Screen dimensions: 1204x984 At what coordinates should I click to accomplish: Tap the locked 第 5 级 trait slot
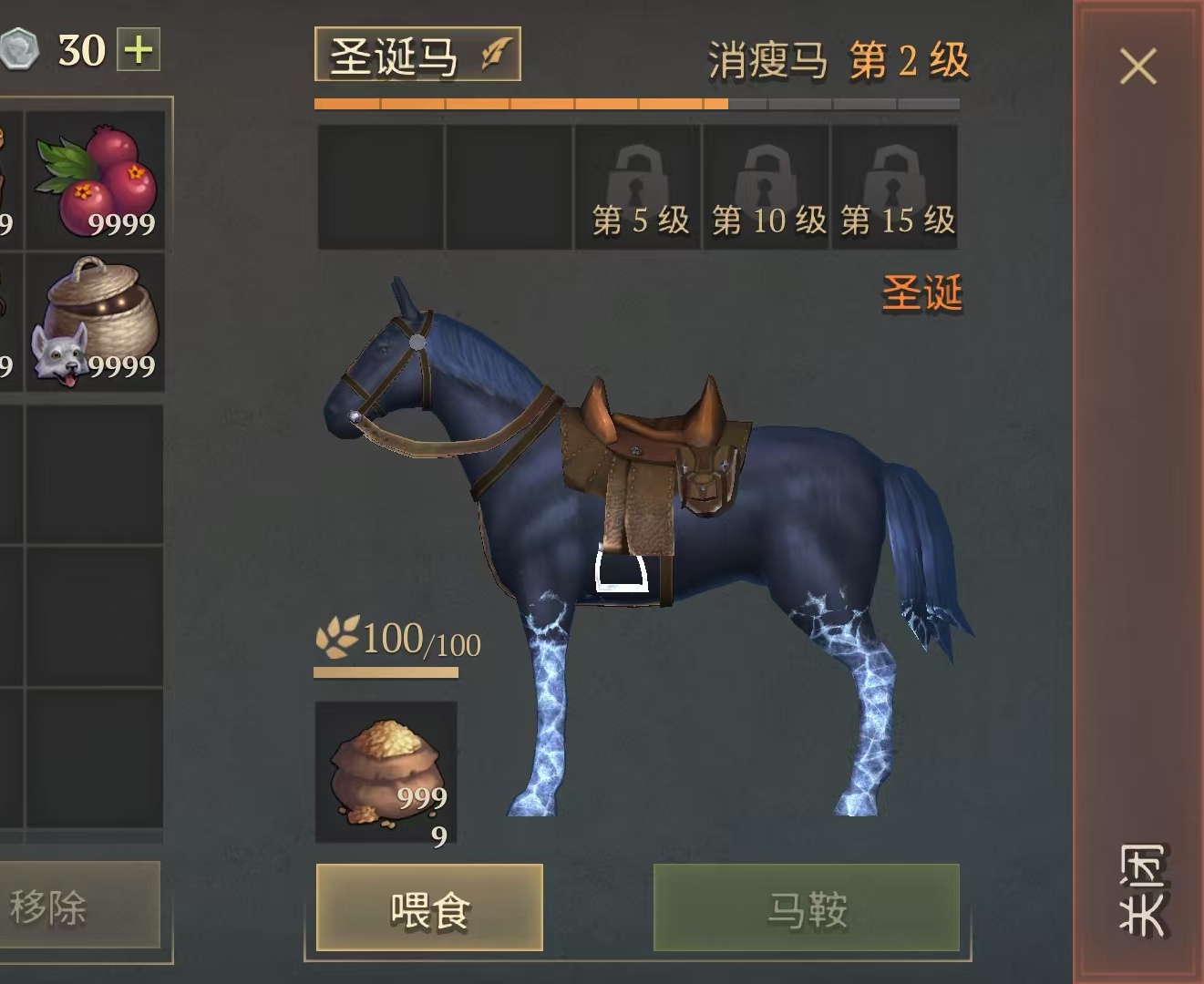tap(638, 187)
